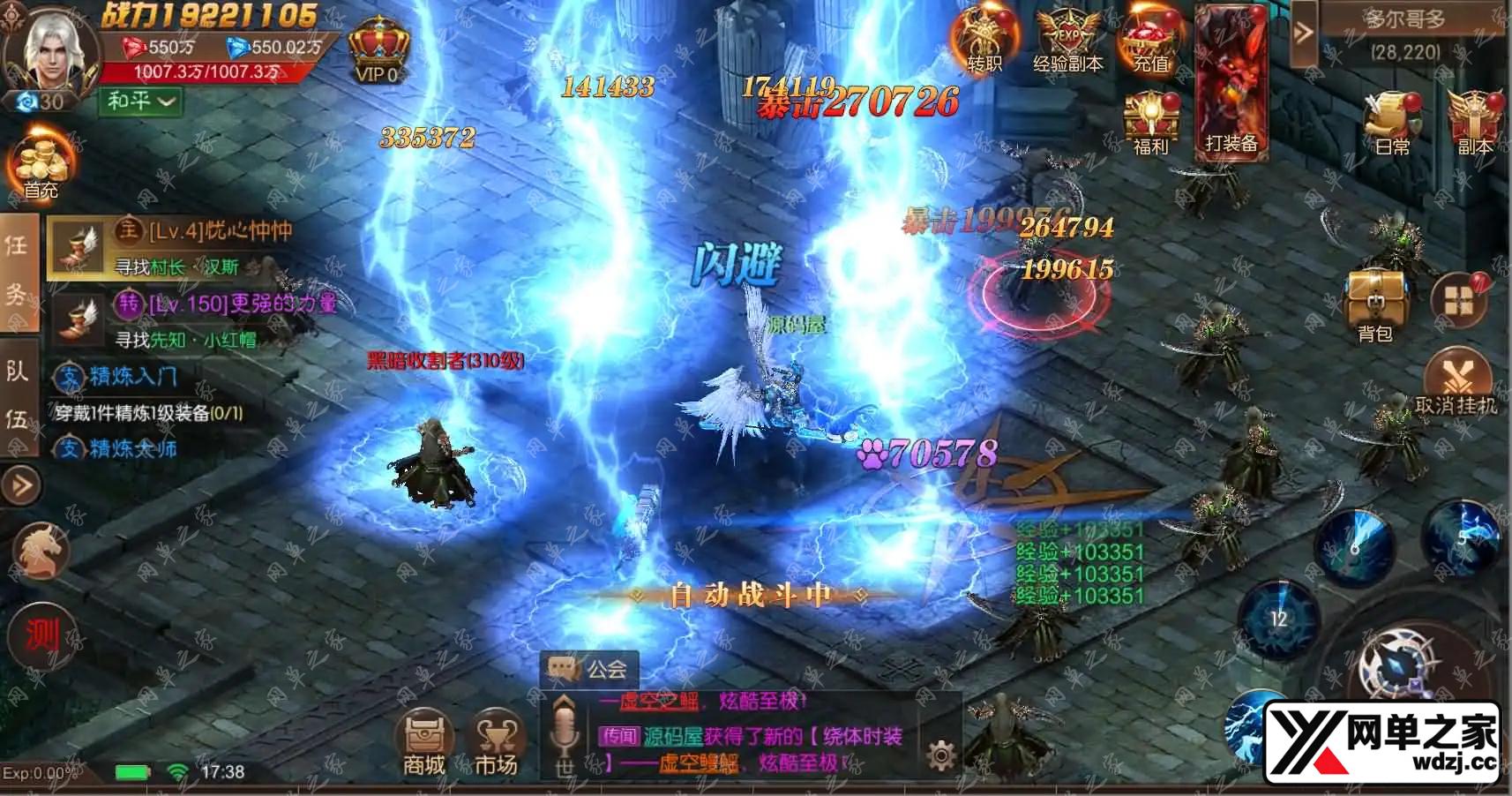
Task: Open the 转职 class change icon
Action: pyautogui.click(x=984, y=40)
